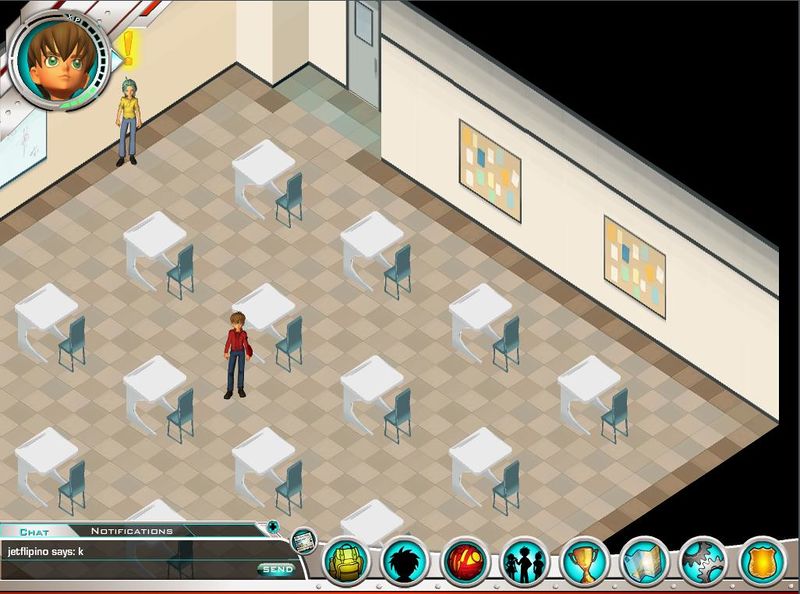Open the small card icon beside the chat panel

[x=303, y=541]
